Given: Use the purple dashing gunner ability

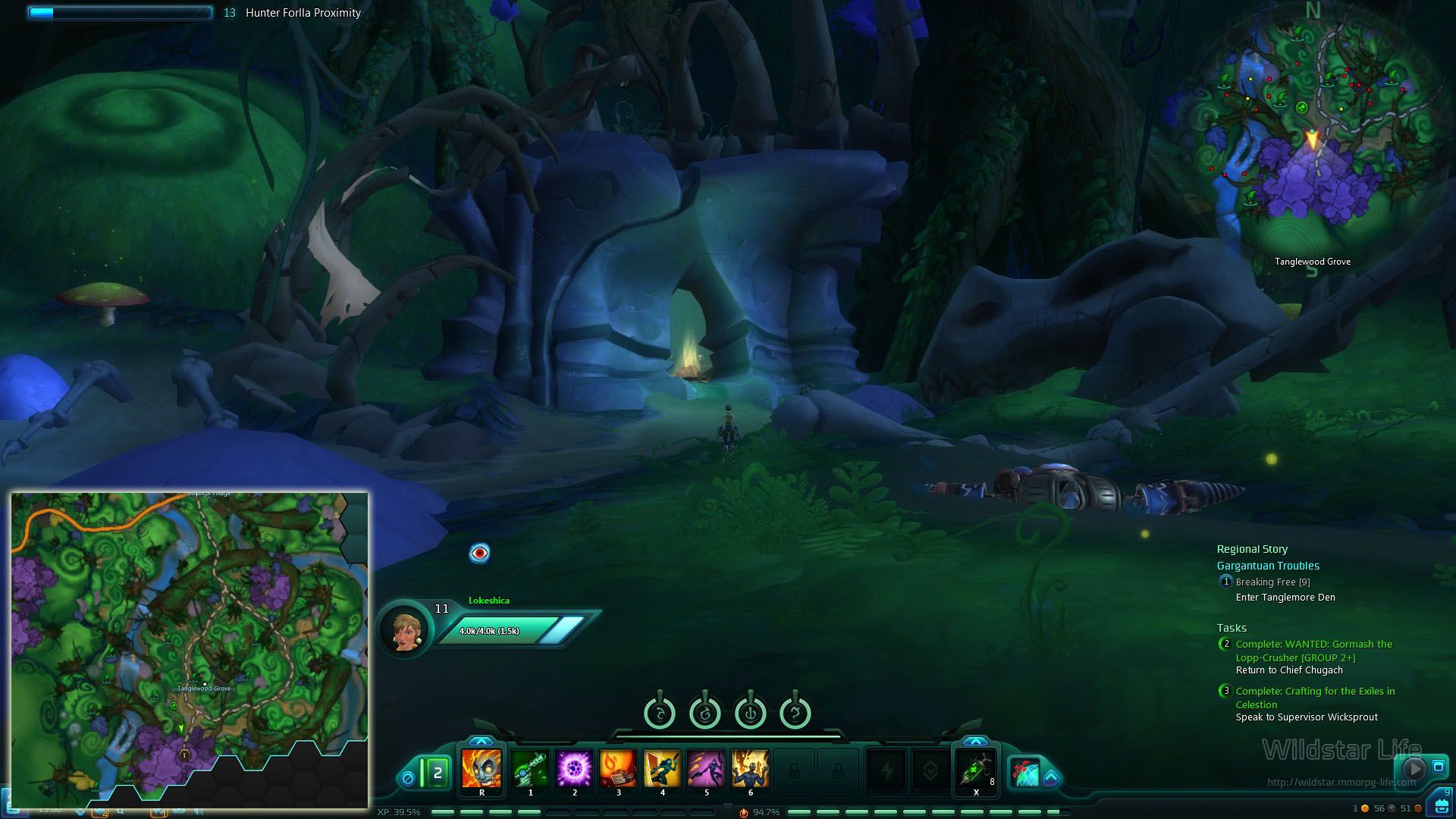Looking at the screenshot, I should point(706,769).
